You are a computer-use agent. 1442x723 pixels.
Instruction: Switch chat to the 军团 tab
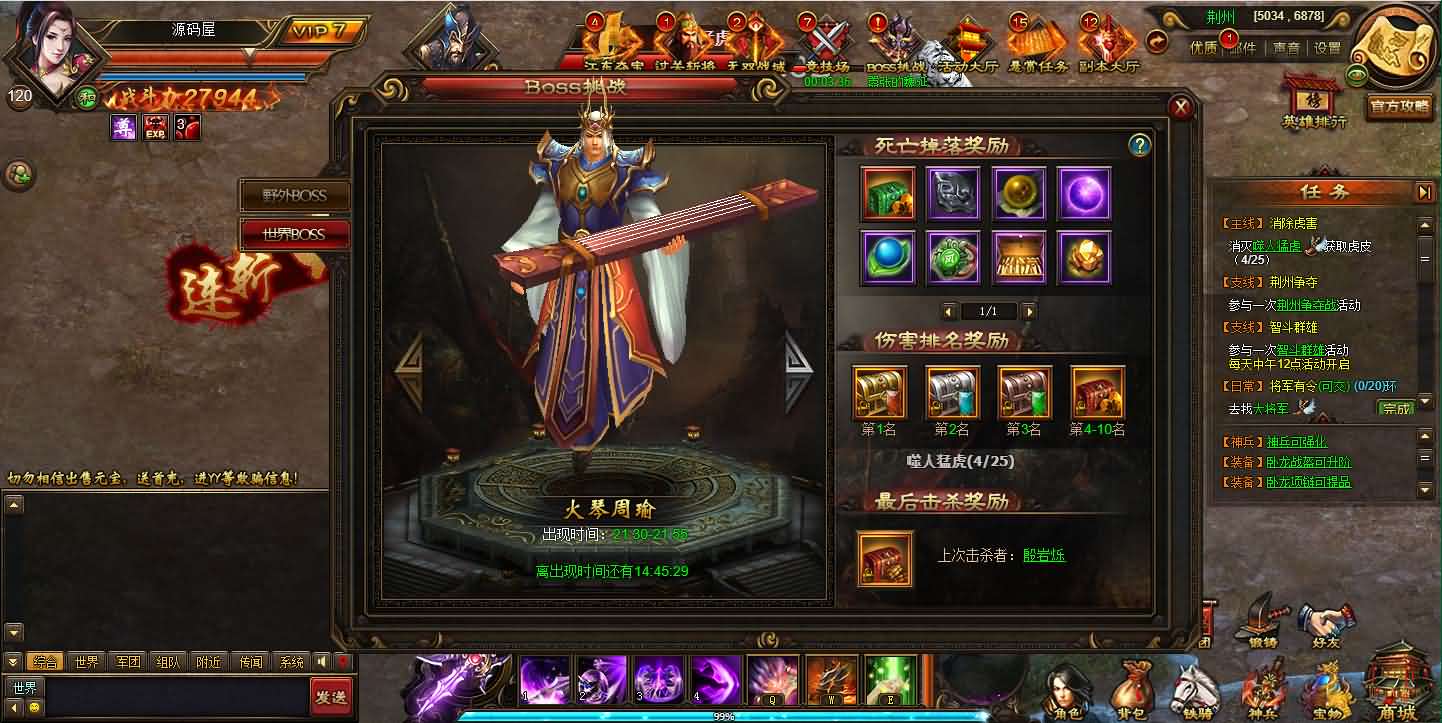tap(128, 662)
